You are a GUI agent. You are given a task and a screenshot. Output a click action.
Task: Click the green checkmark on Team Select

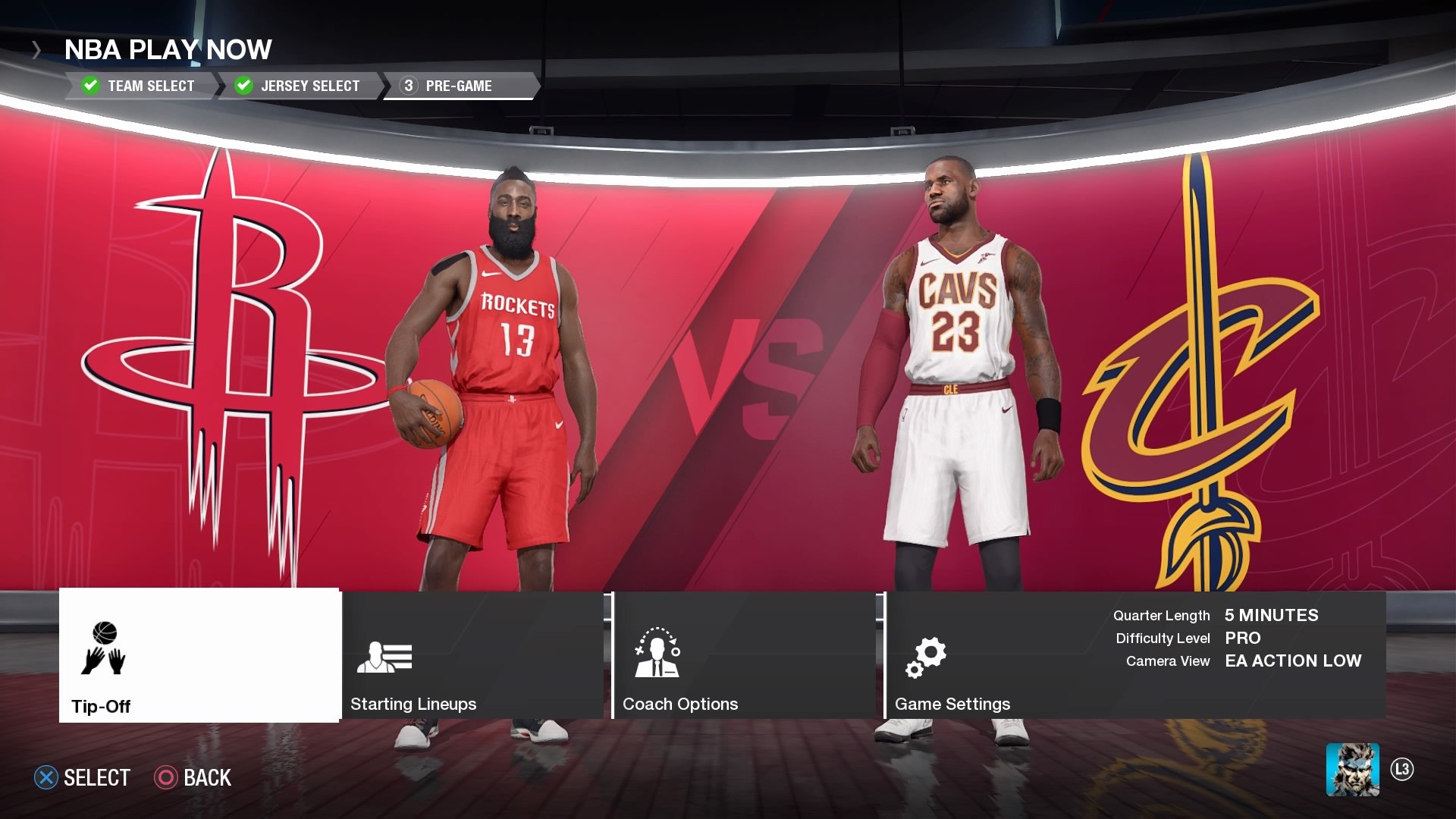90,86
